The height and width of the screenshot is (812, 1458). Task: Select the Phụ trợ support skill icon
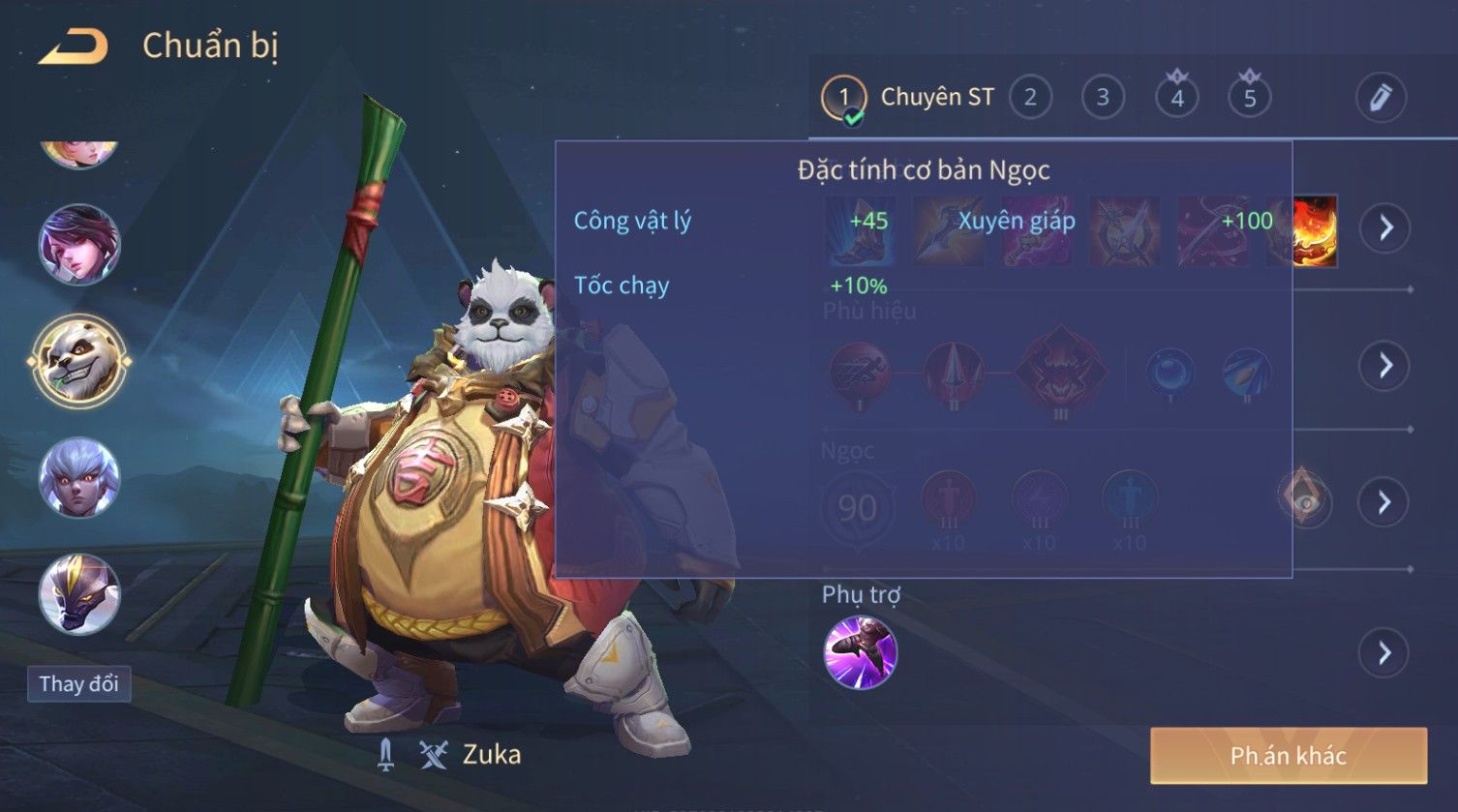[x=860, y=653]
